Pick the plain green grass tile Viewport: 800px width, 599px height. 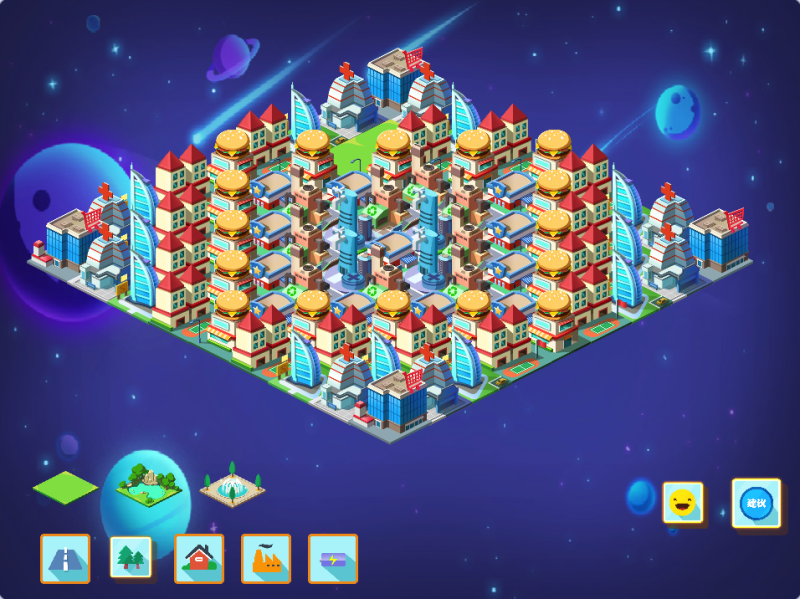tap(66, 487)
